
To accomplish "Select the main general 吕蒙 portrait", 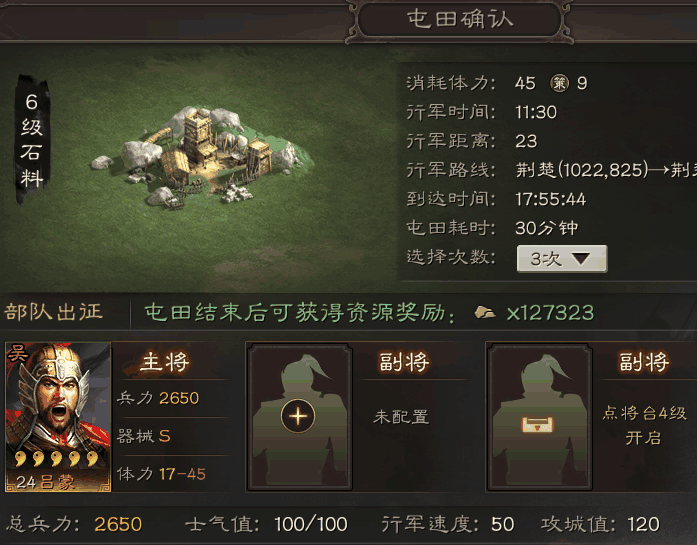I will click(x=57, y=418).
